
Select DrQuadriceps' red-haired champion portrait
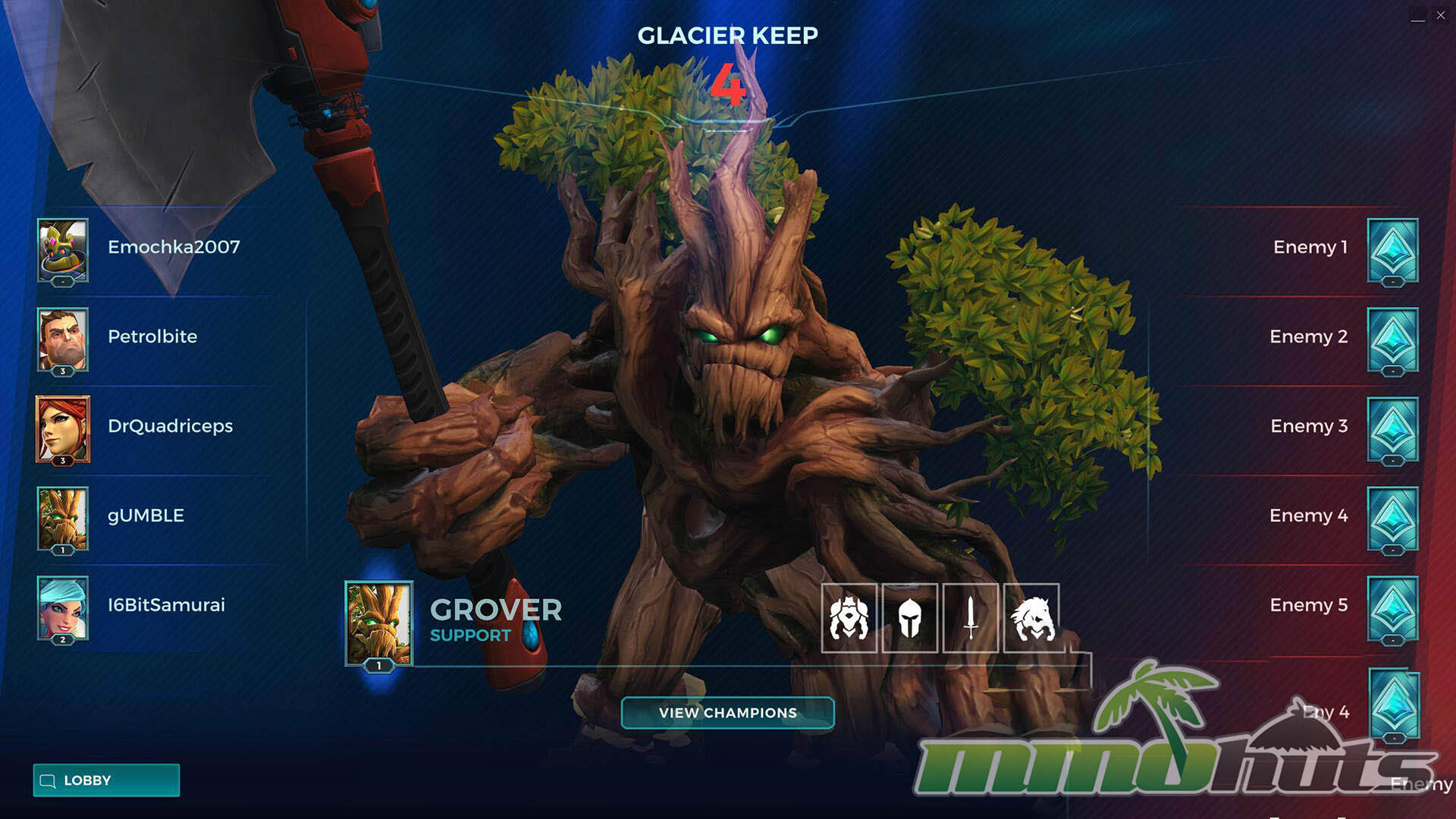63,428
